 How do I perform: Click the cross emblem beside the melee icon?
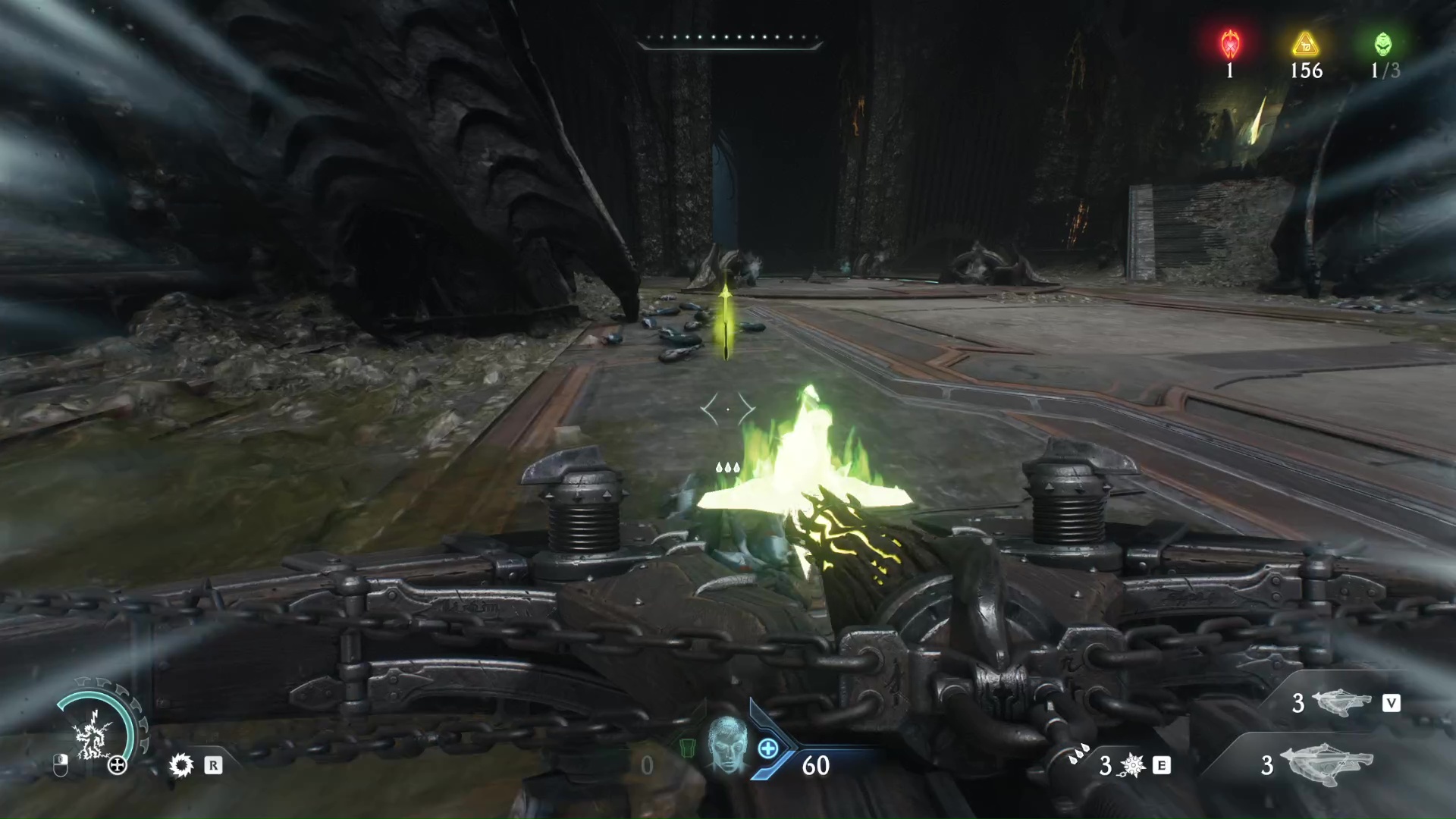pos(118,765)
